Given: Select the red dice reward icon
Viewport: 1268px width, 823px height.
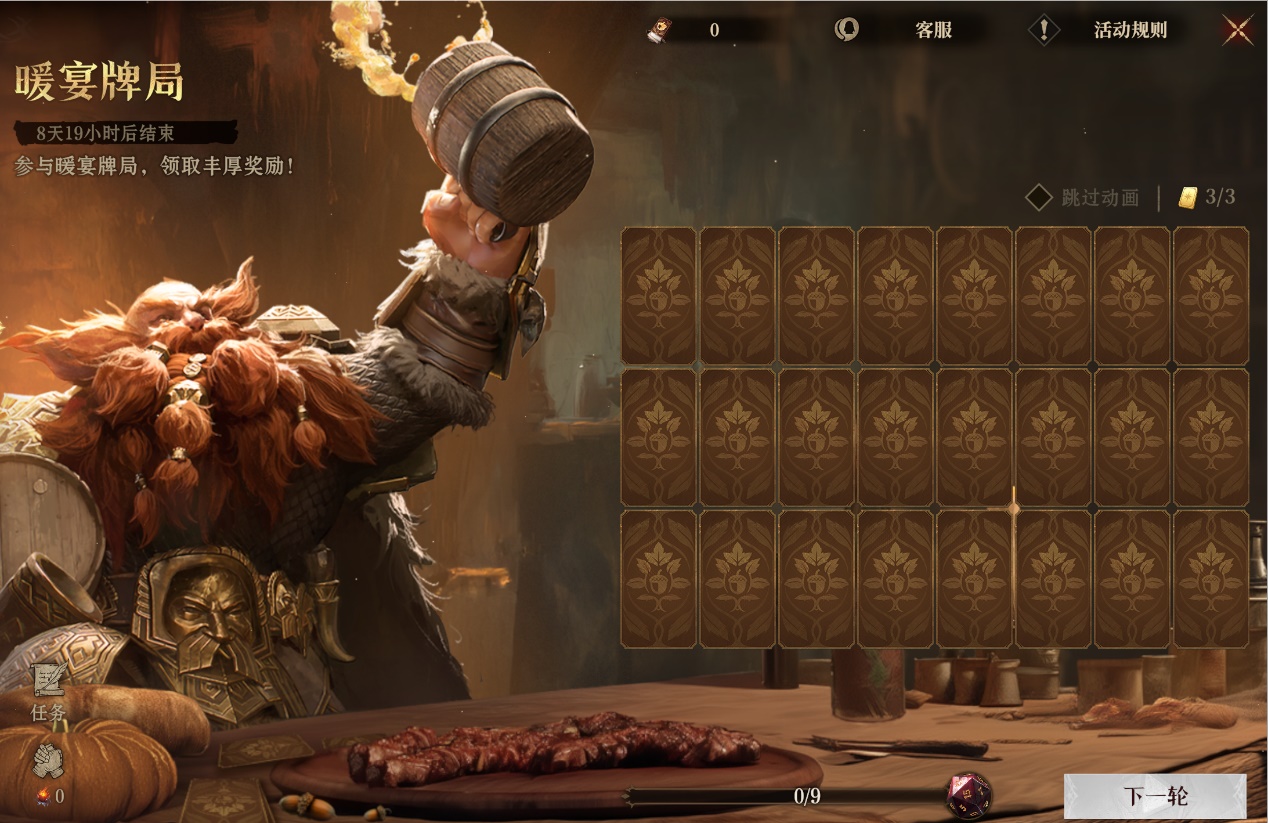Looking at the screenshot, I should (x=969, y=795).
